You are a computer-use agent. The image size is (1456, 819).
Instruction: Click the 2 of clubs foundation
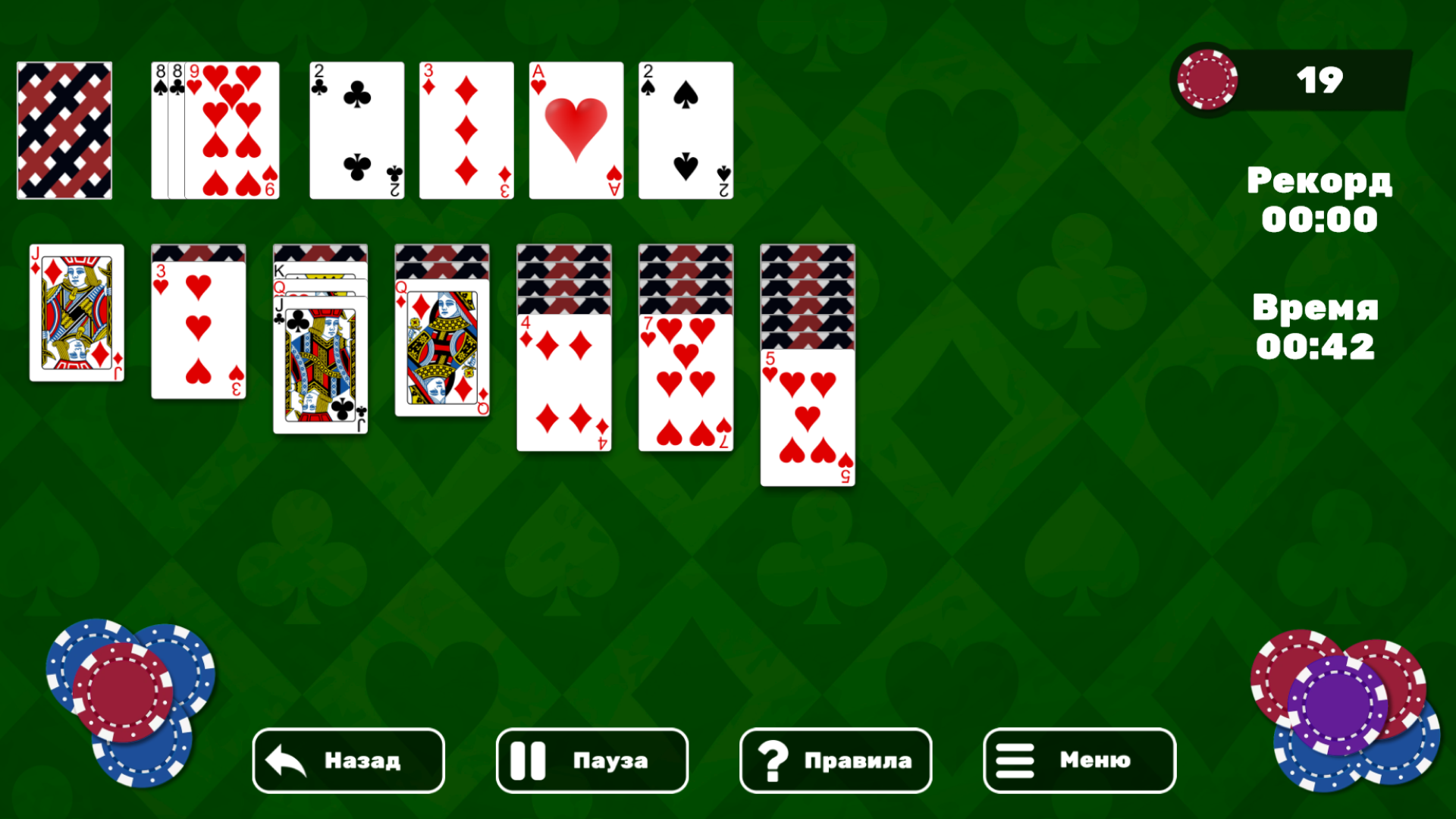[x=356, y=130]
